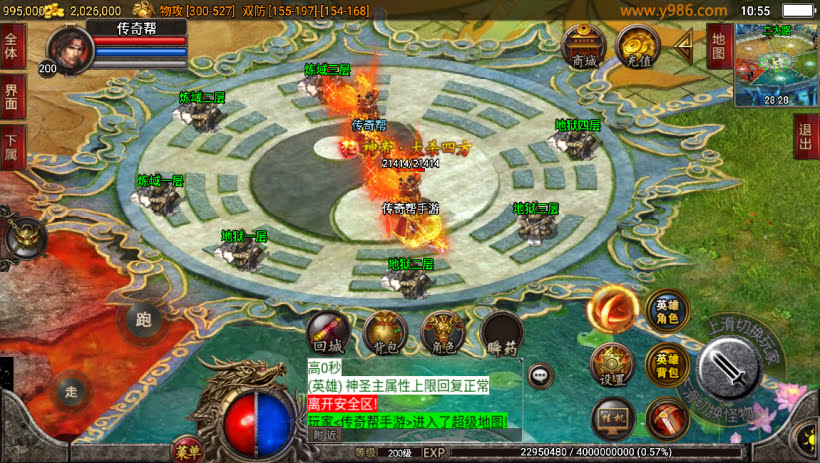Toggle the 跑 run button
Image resolution: width=820 pixels, height=463 pixels.
[x=142, y=321]
